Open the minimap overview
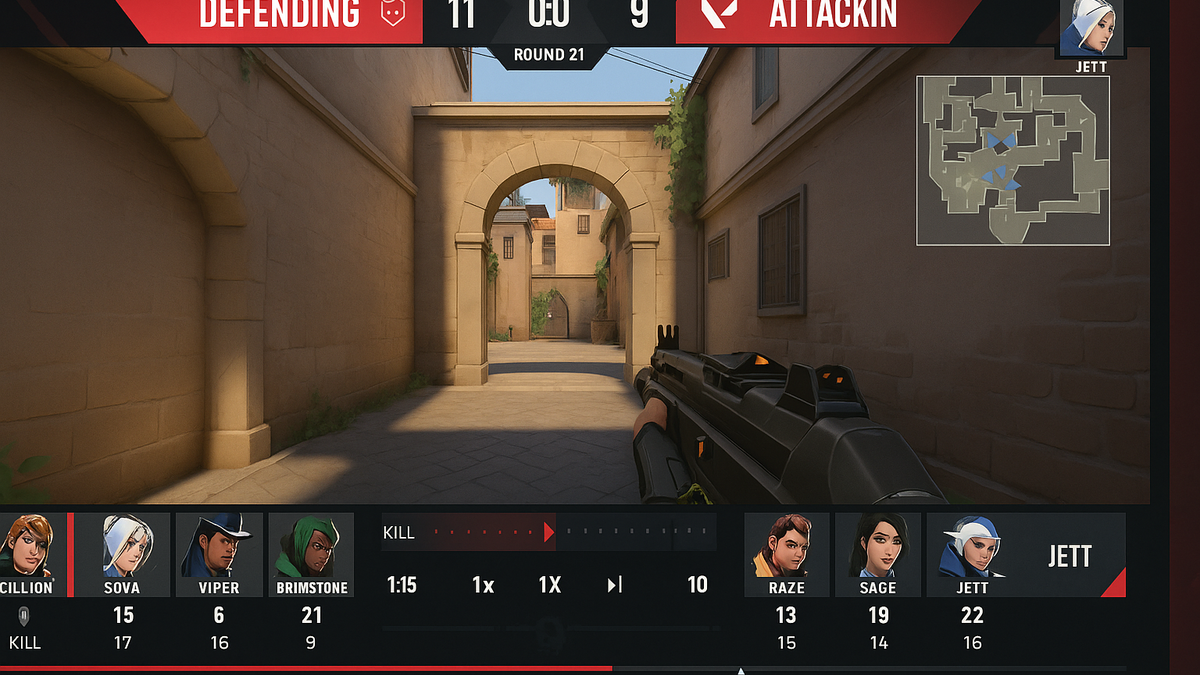 pos(1012,160)
